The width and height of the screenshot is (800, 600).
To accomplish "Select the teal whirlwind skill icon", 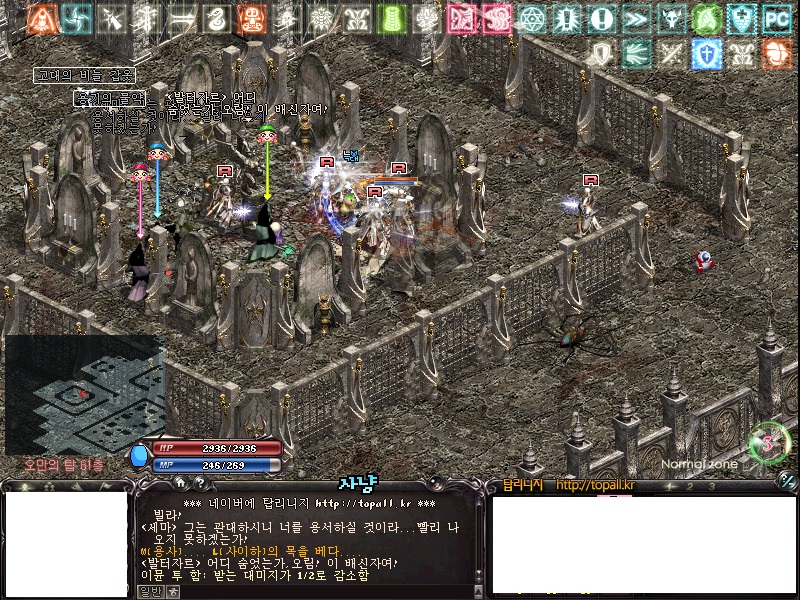I will tap(76, 18).
